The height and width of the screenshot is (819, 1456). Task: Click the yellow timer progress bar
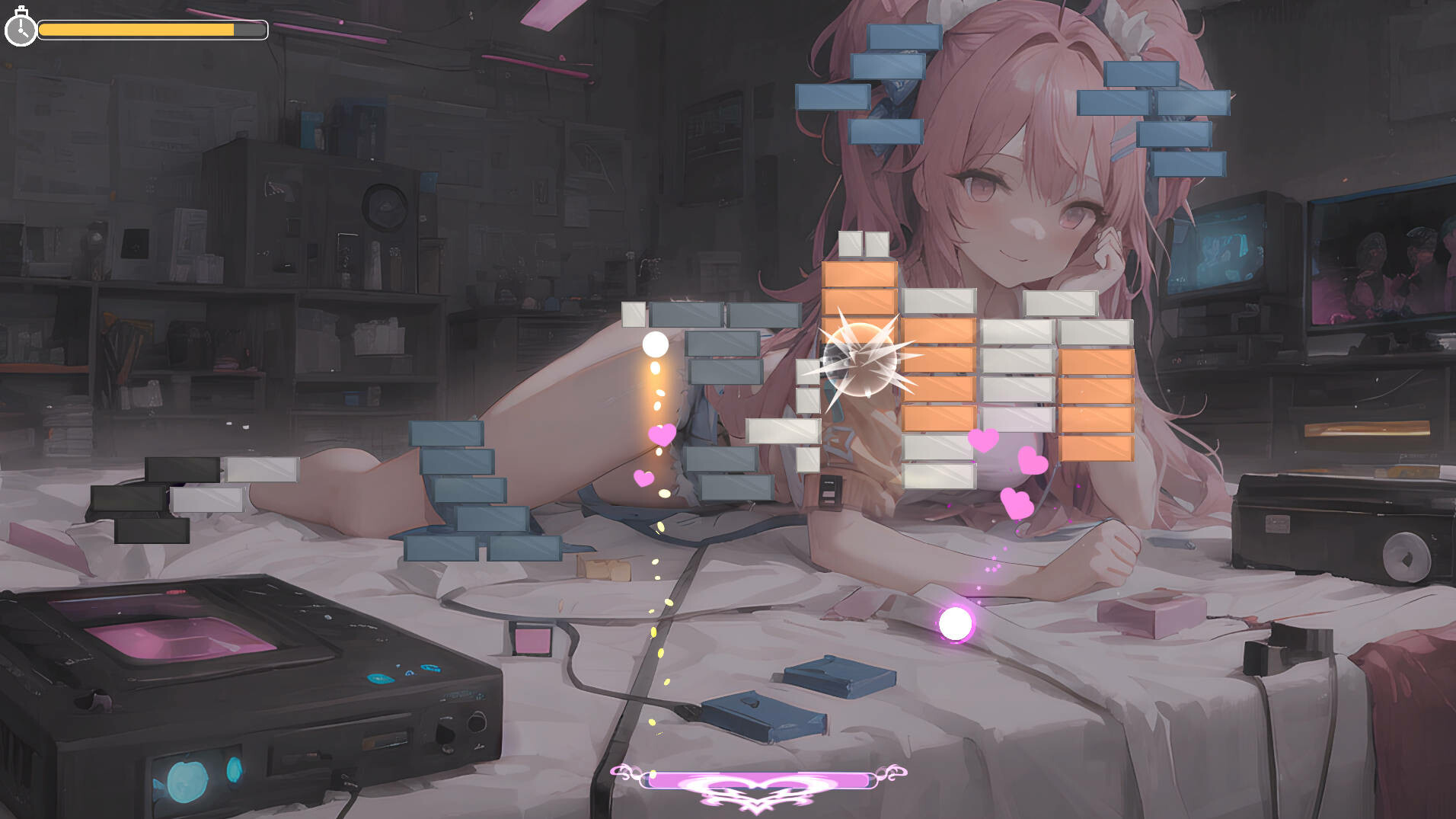coord(137,31)
